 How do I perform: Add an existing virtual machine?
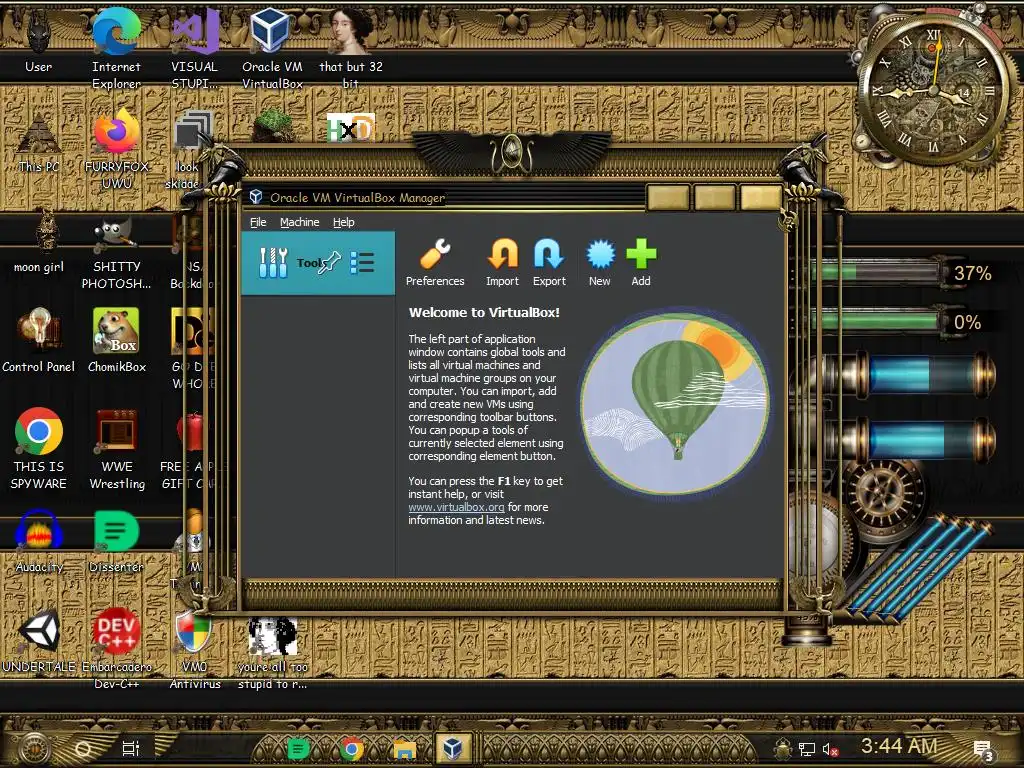[x=641, y=263]
